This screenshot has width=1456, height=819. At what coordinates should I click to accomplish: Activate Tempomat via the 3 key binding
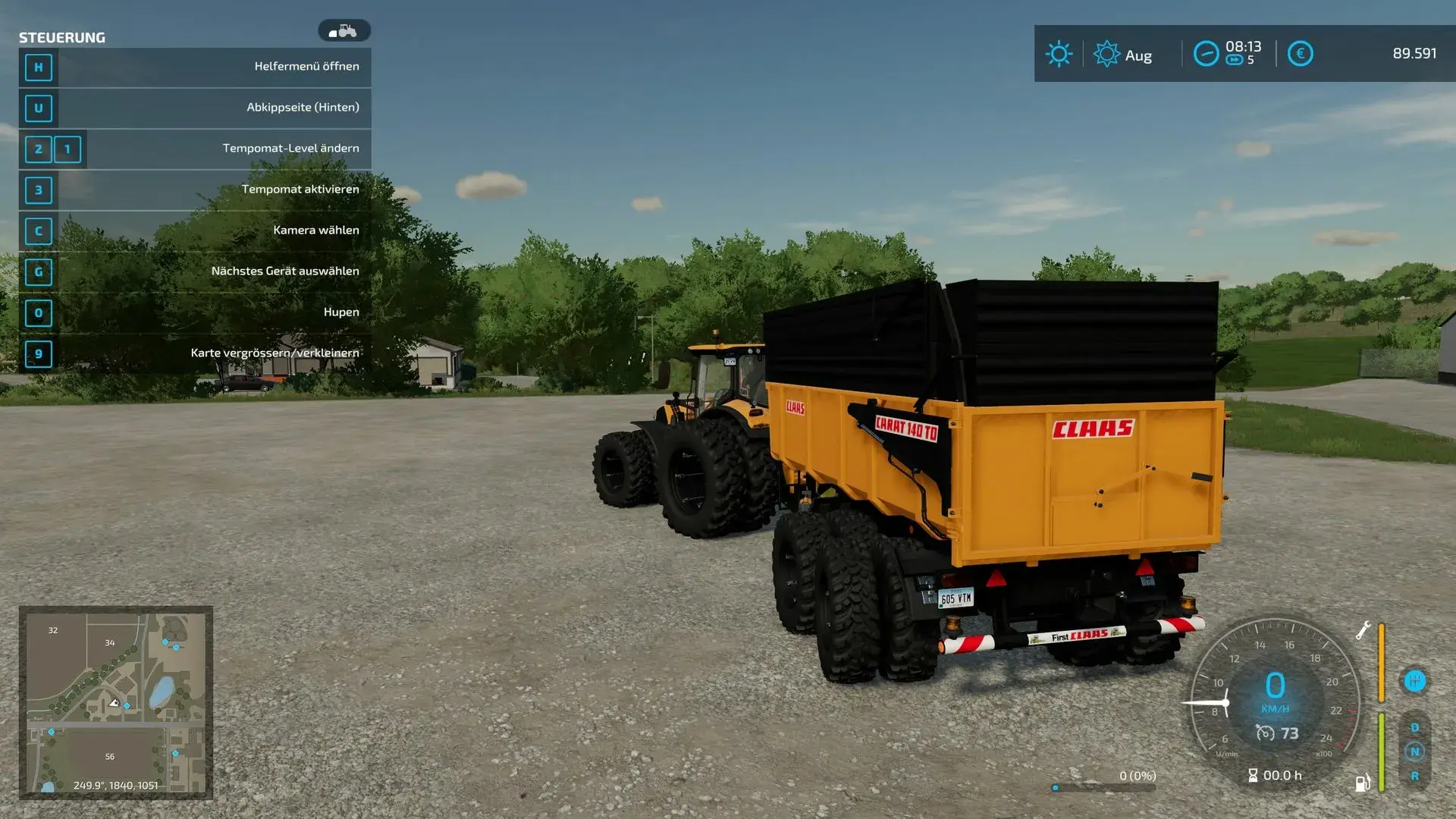(38, 190)
